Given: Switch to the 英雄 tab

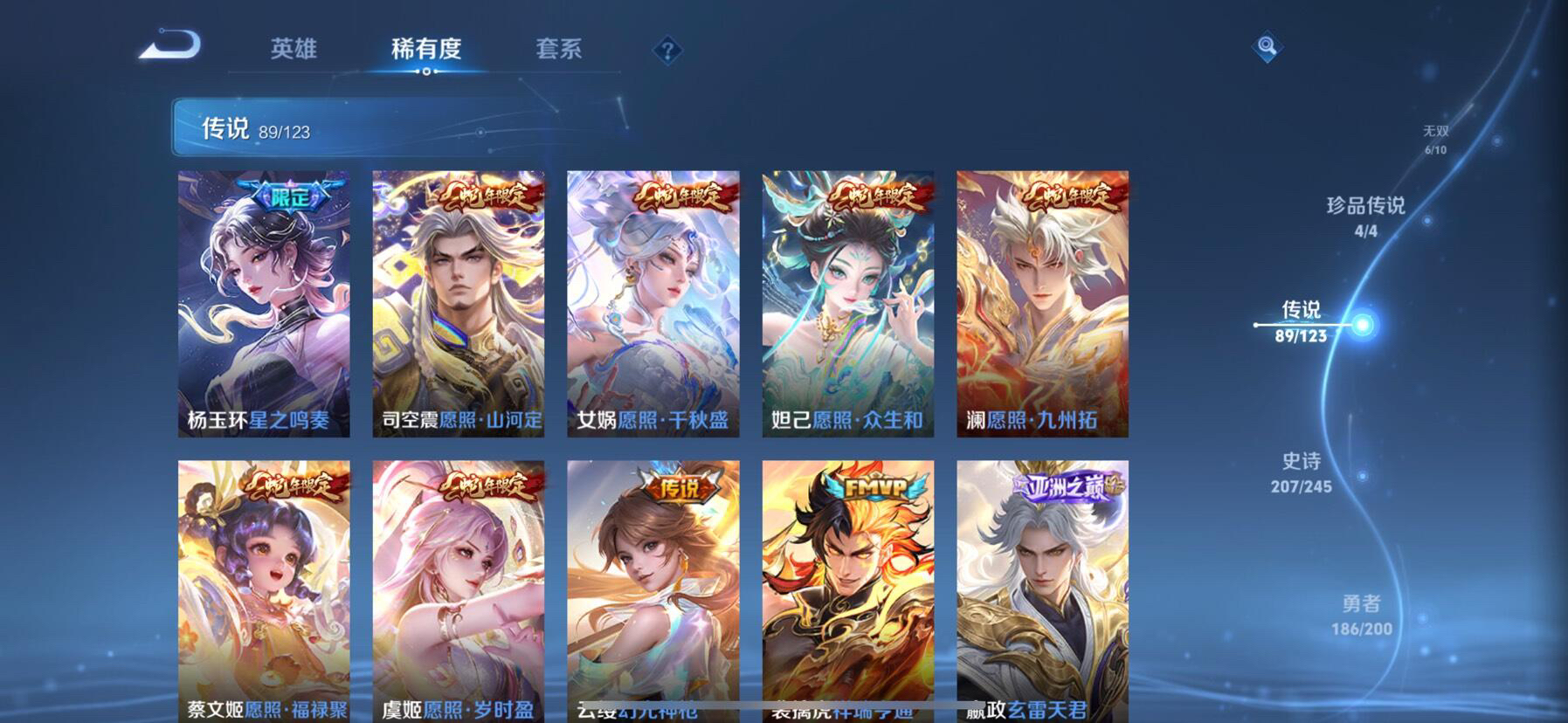Looking at the screenshot, I should pos(294,49).
